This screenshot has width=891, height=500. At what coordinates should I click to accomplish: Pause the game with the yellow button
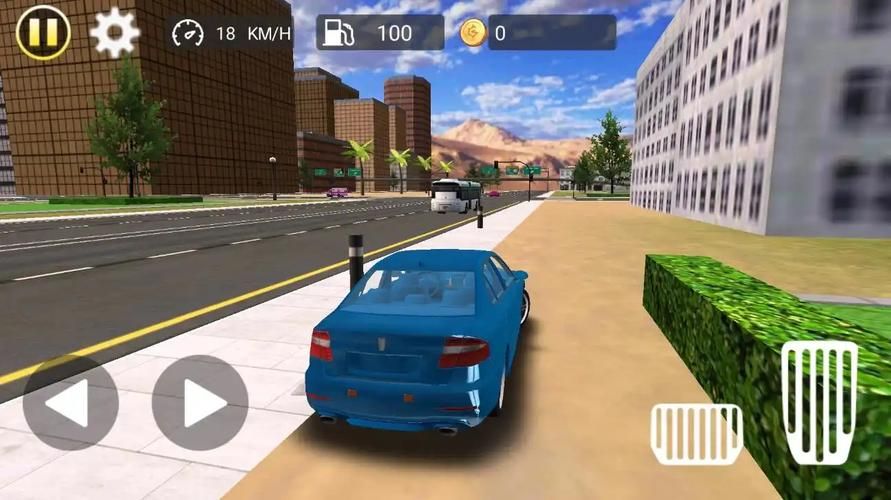coord(43,32)
